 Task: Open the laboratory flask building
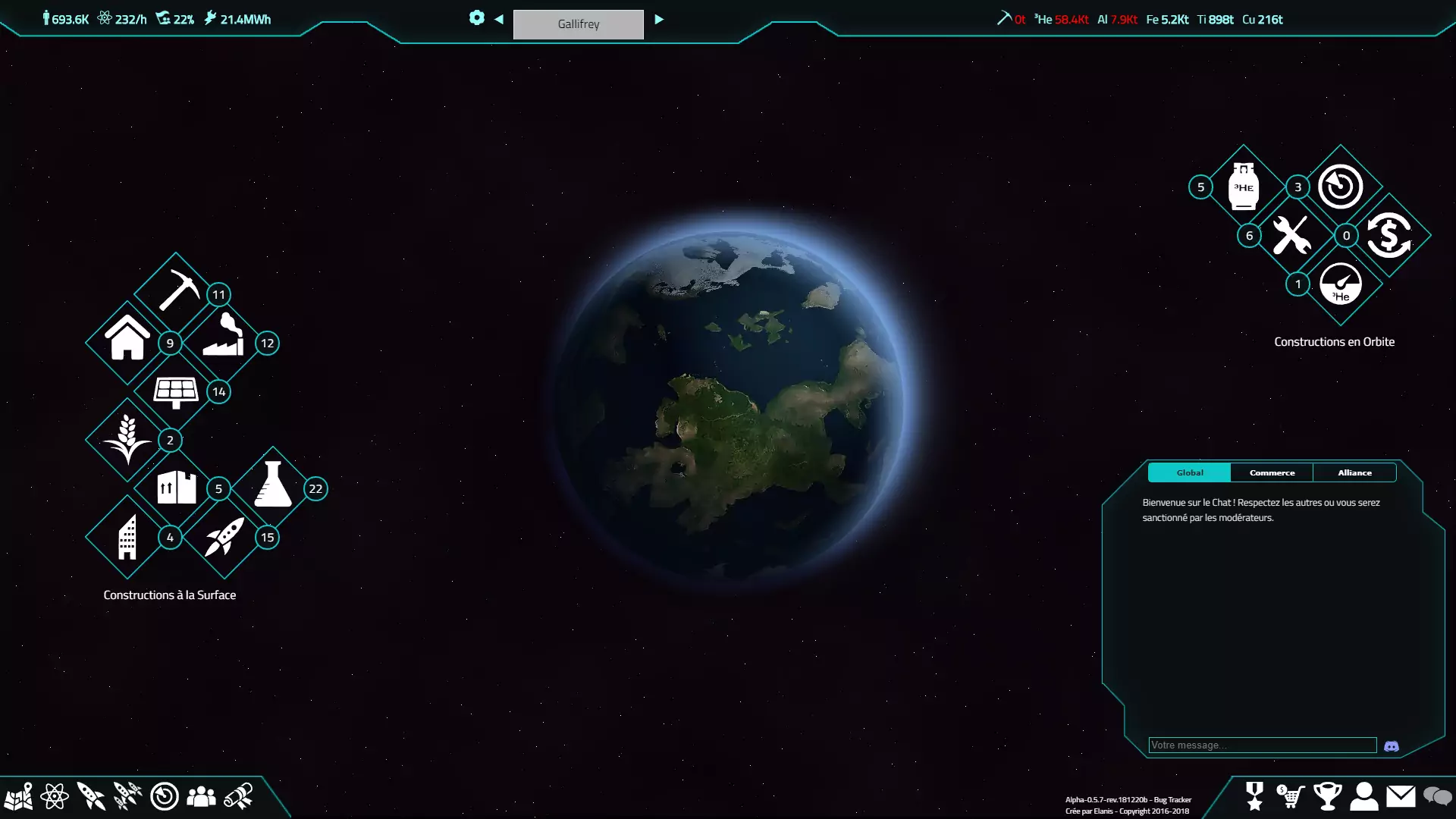click(x=273, y=485)
